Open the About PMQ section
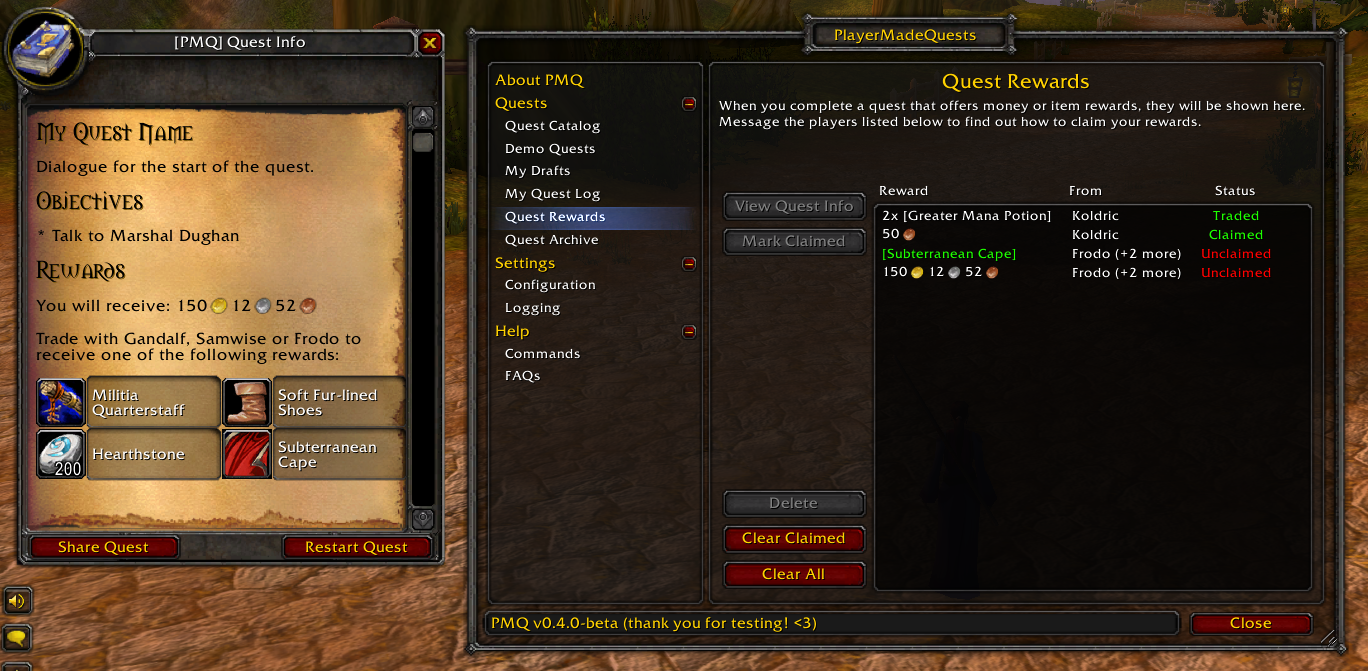 (x=539, y=80)
